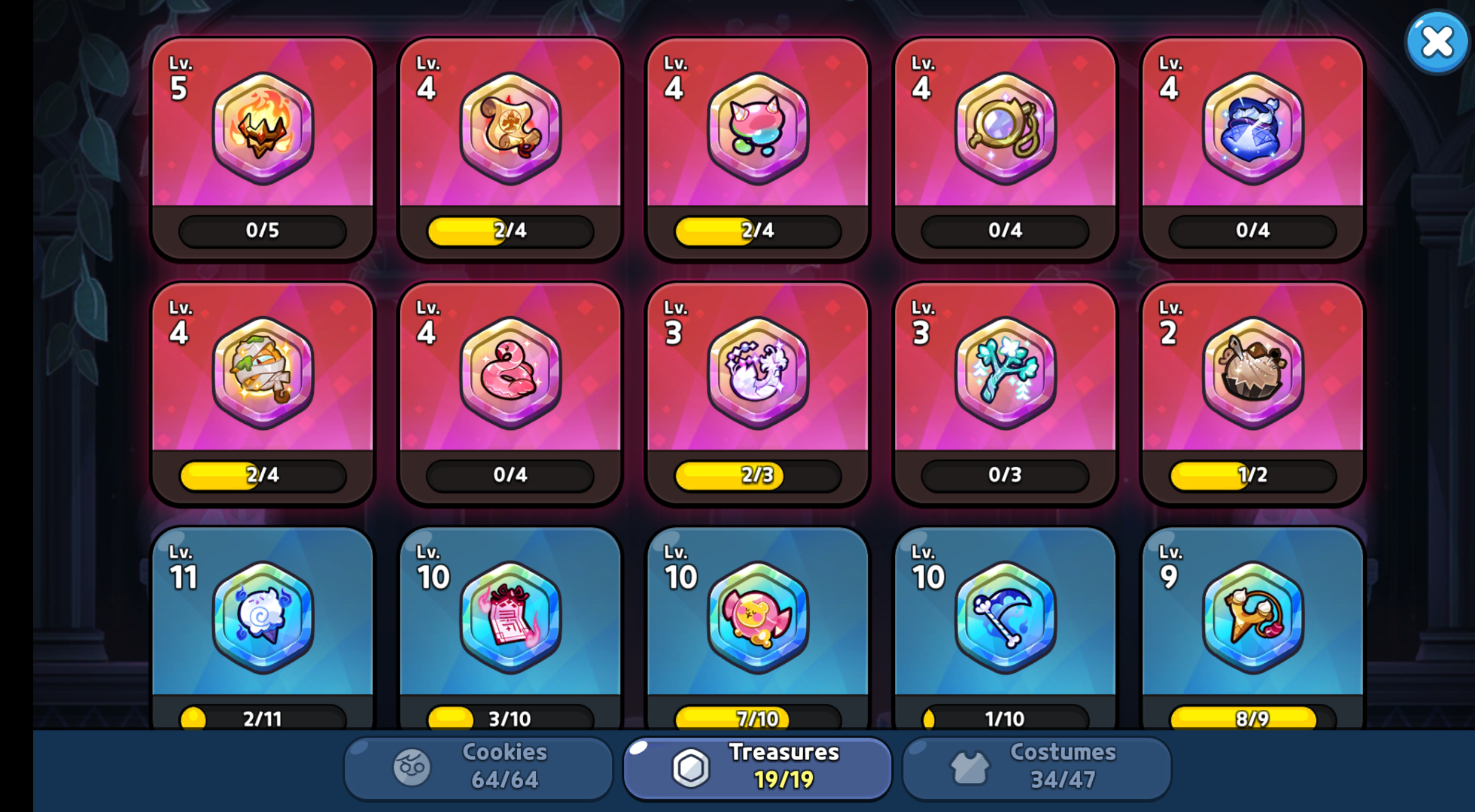
Task: Select the Treasures tab
Action: [x=757, y=767]
